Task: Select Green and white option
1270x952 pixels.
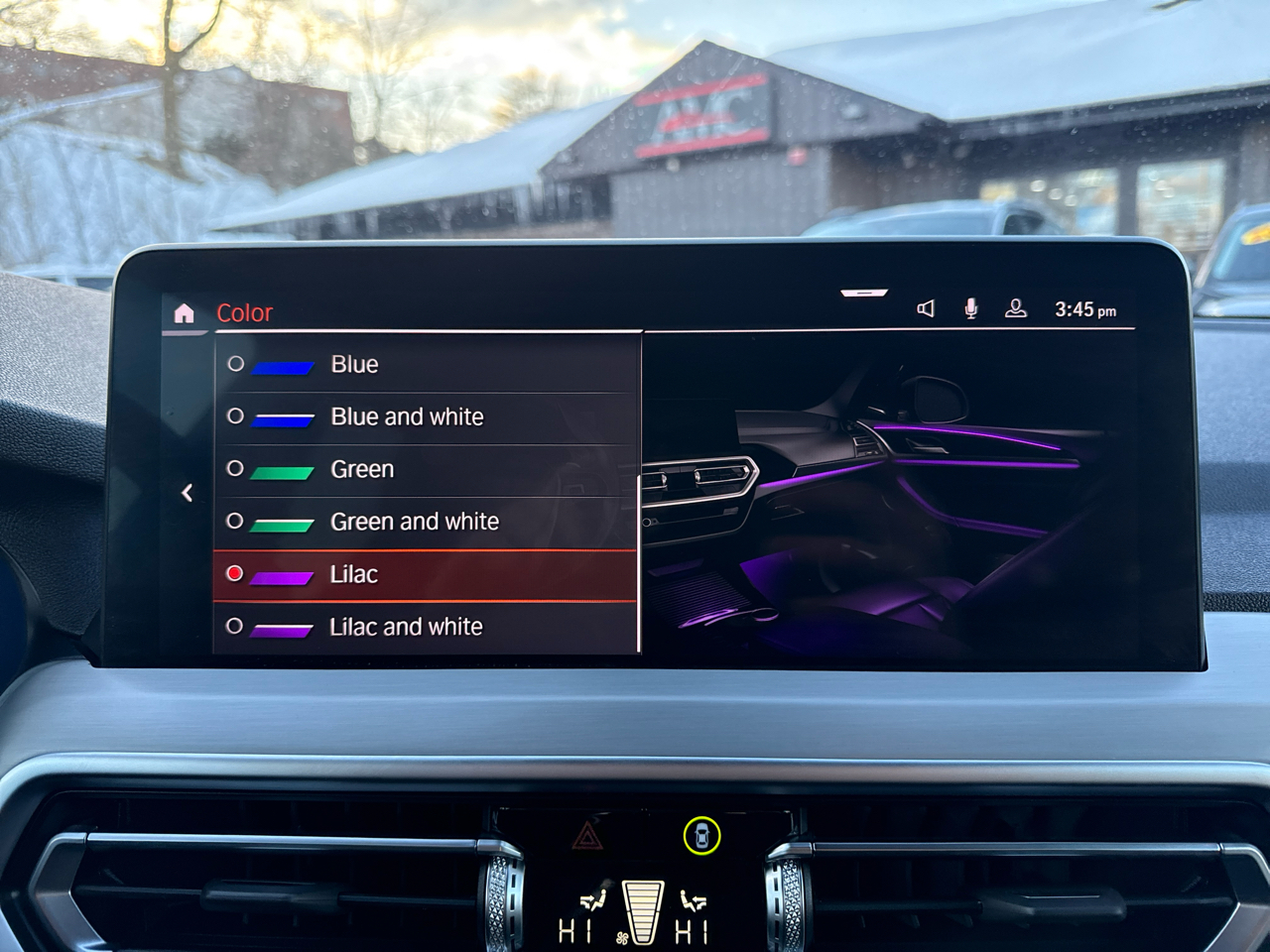Action: tap(414, 522)
